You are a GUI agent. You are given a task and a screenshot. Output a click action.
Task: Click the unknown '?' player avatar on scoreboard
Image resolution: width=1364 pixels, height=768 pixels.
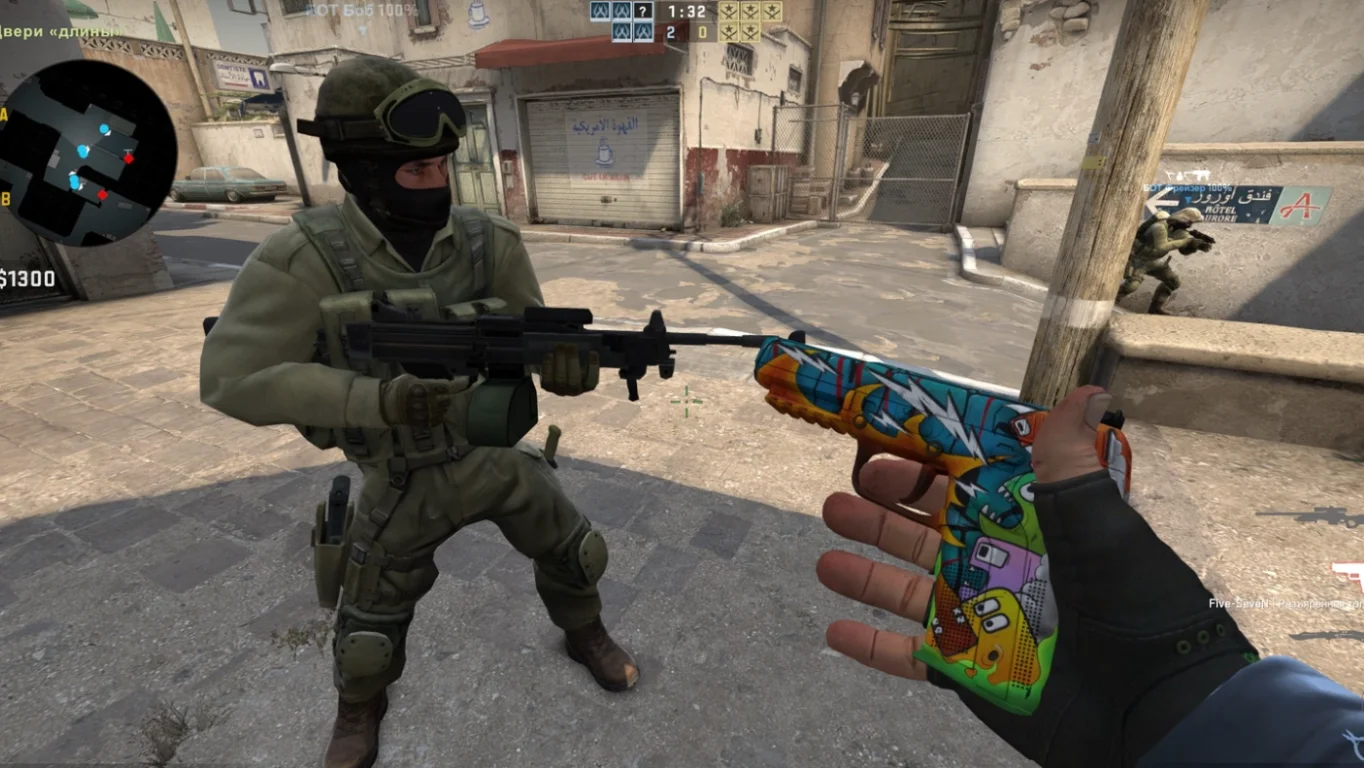pos(642,12)
